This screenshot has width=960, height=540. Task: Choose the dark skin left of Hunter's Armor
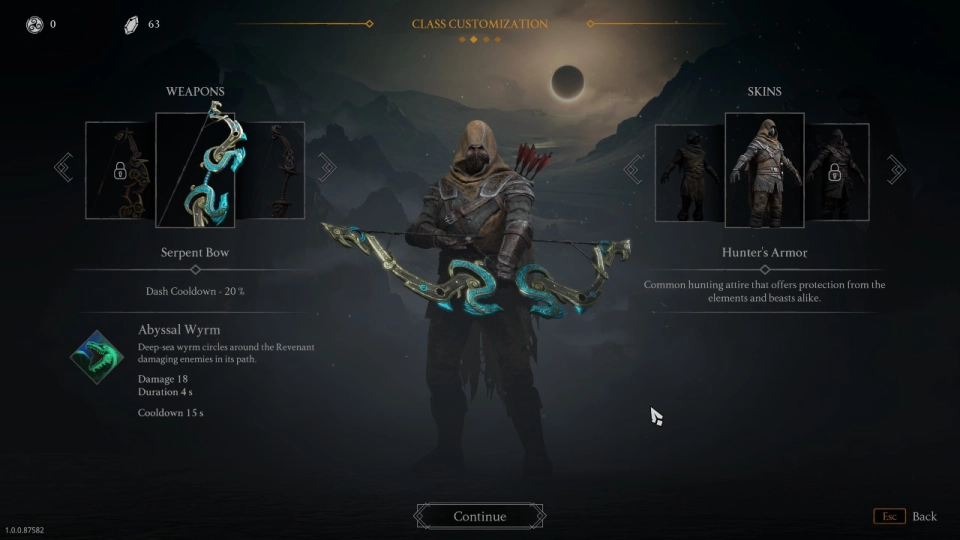click(x=689, y=172)
